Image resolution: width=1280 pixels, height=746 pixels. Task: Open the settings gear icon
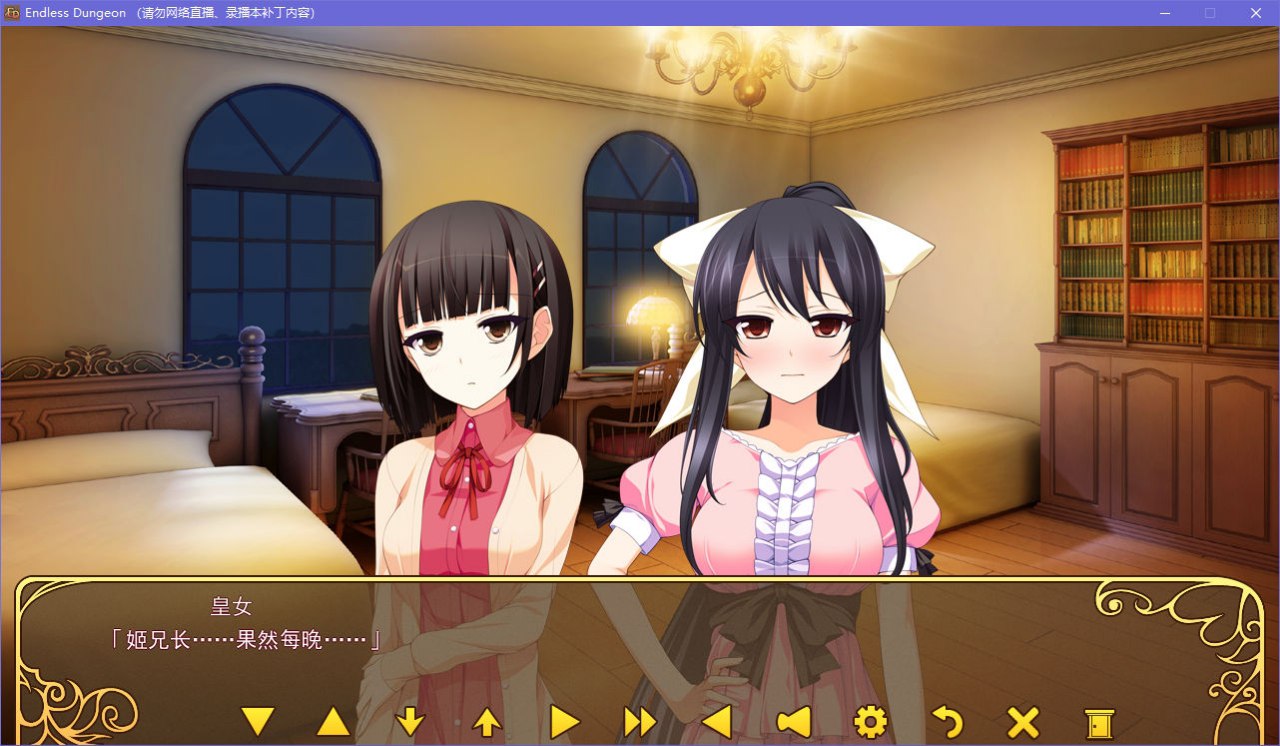(x=872, y=720)
